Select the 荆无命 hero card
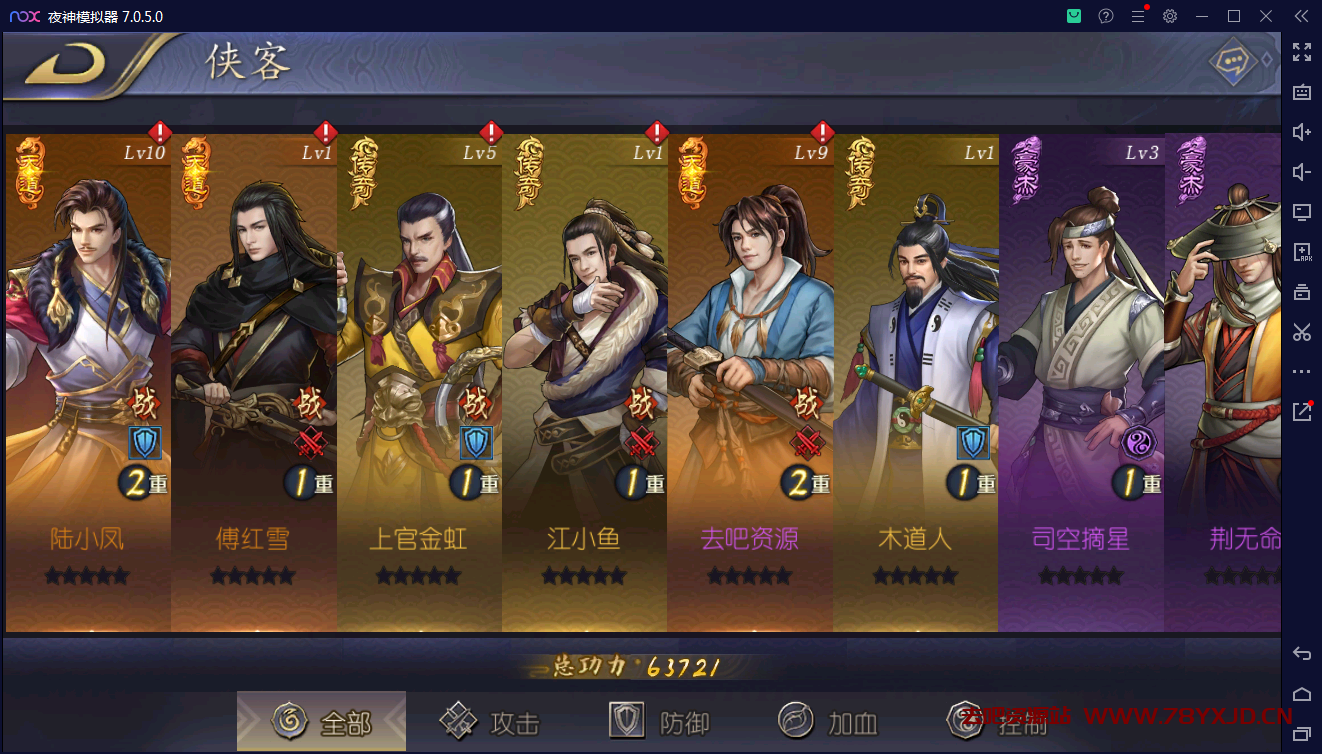Viewport: 1322px width, 754px height. (1224, 380)
